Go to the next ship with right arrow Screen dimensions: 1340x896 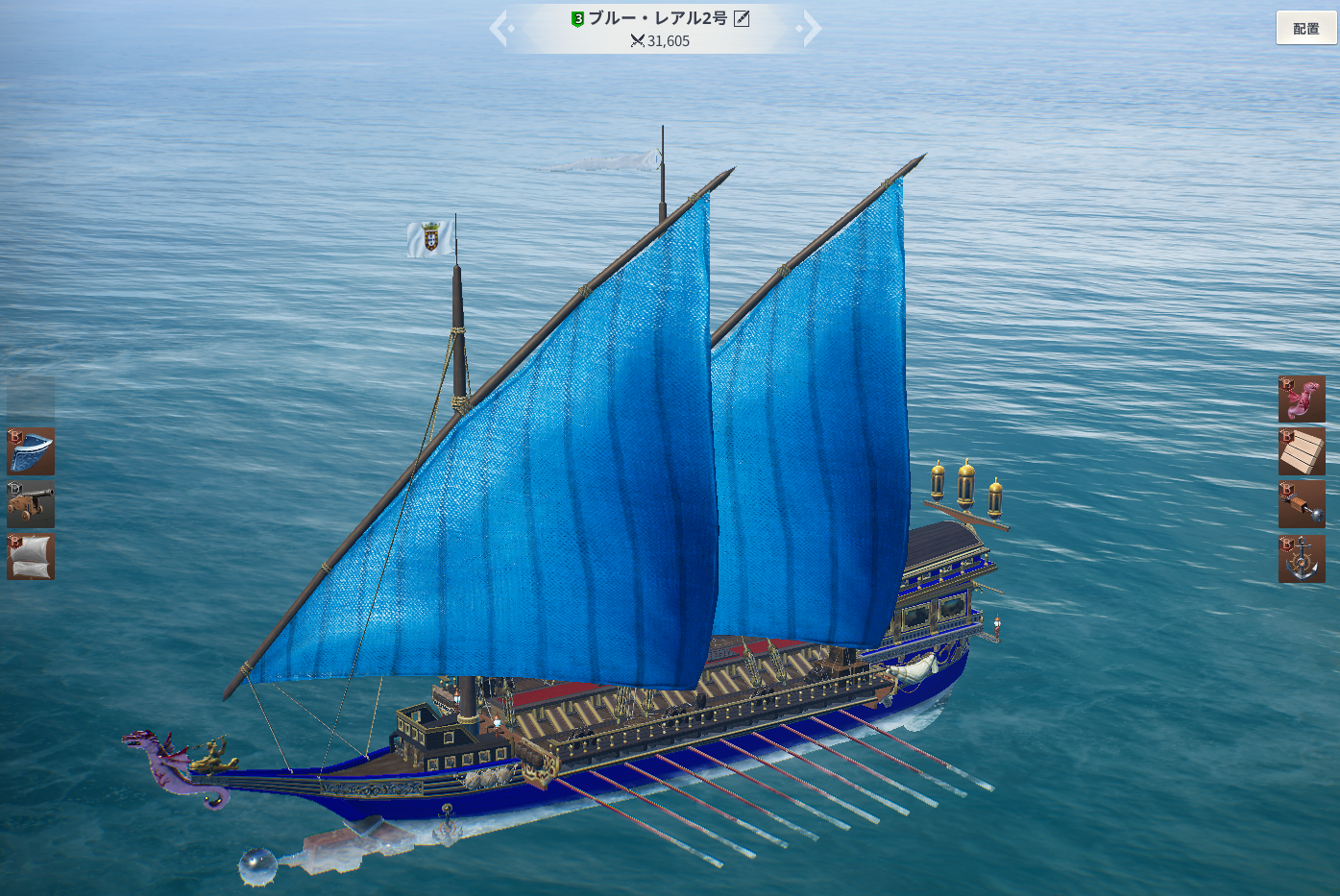click(811, 28)
